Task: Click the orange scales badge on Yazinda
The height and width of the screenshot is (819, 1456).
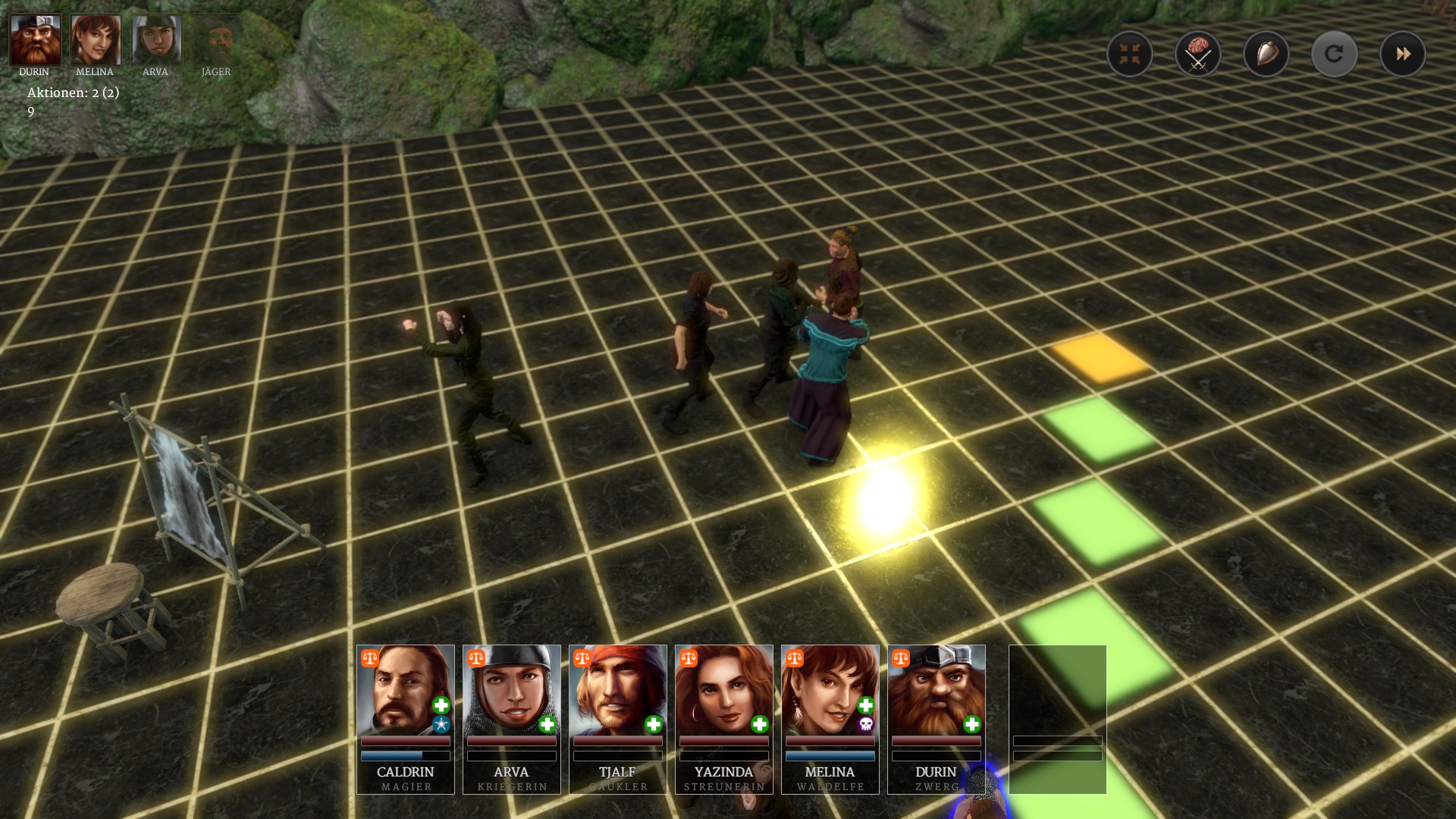Action: pyautogui.click(x=688, y=658)
